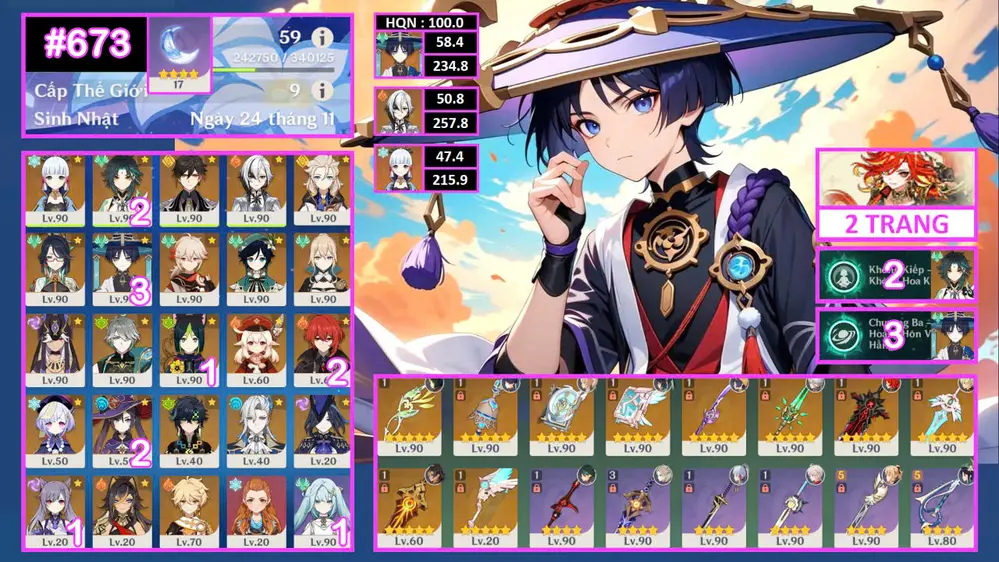Click the info icon beside Adventure Rank 59
Image resolution: width=999 pixels, height=562 pixels.
pyautogui.click(x=322, y=38)
